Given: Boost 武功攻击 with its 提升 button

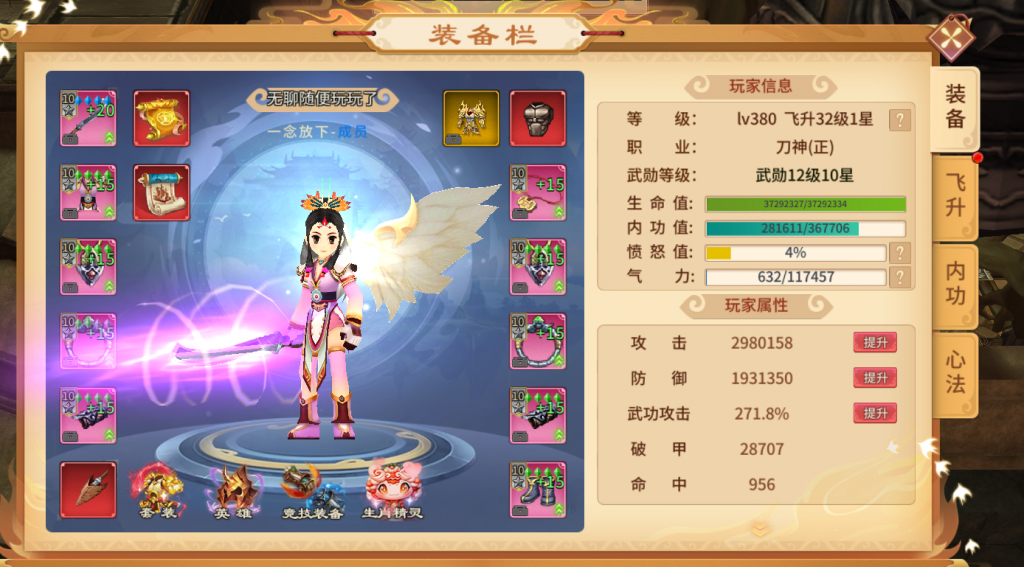Looking at the screenshot, I should coord(875,413).
